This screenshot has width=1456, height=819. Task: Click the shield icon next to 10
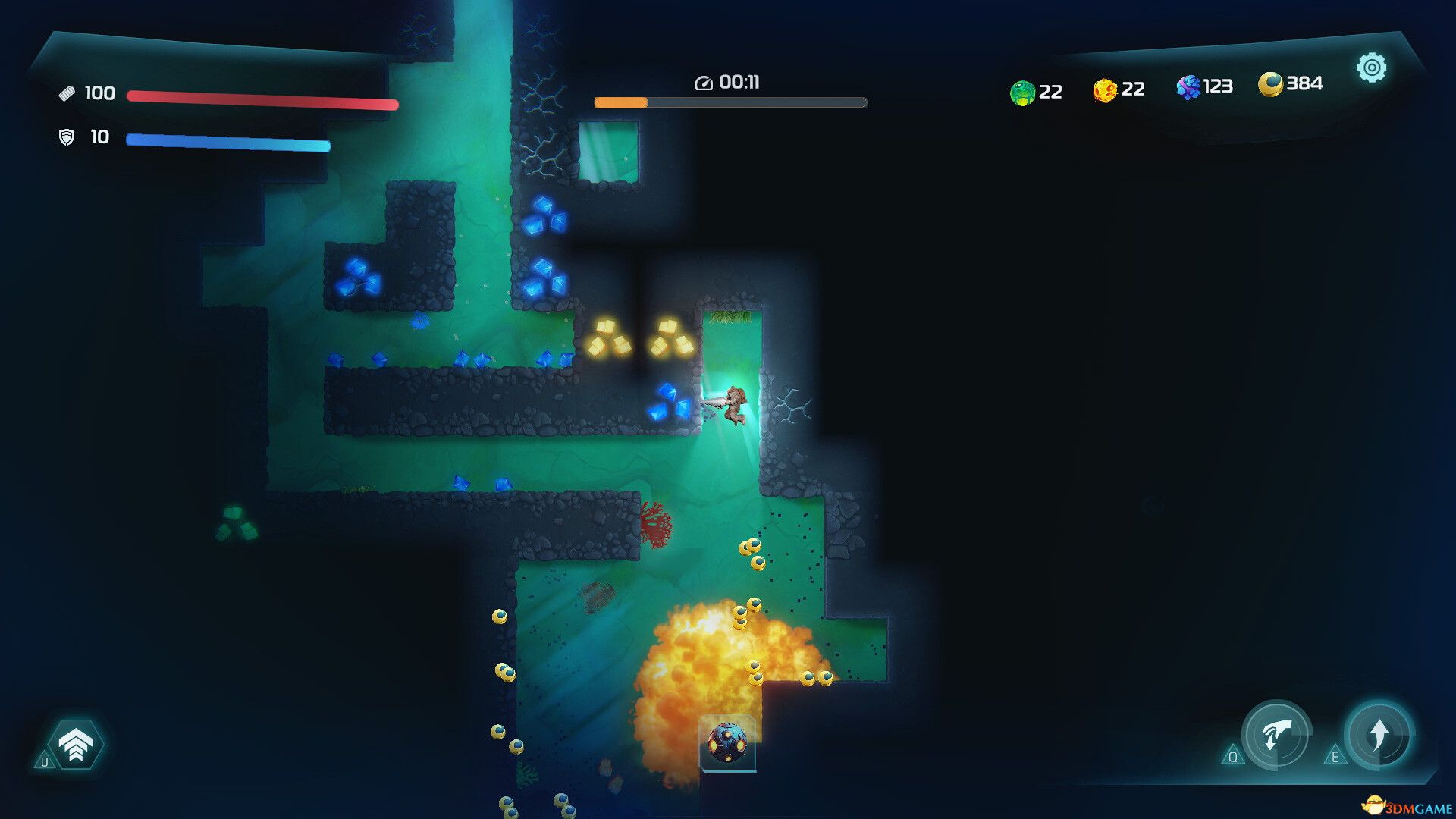tap(68, 138)
